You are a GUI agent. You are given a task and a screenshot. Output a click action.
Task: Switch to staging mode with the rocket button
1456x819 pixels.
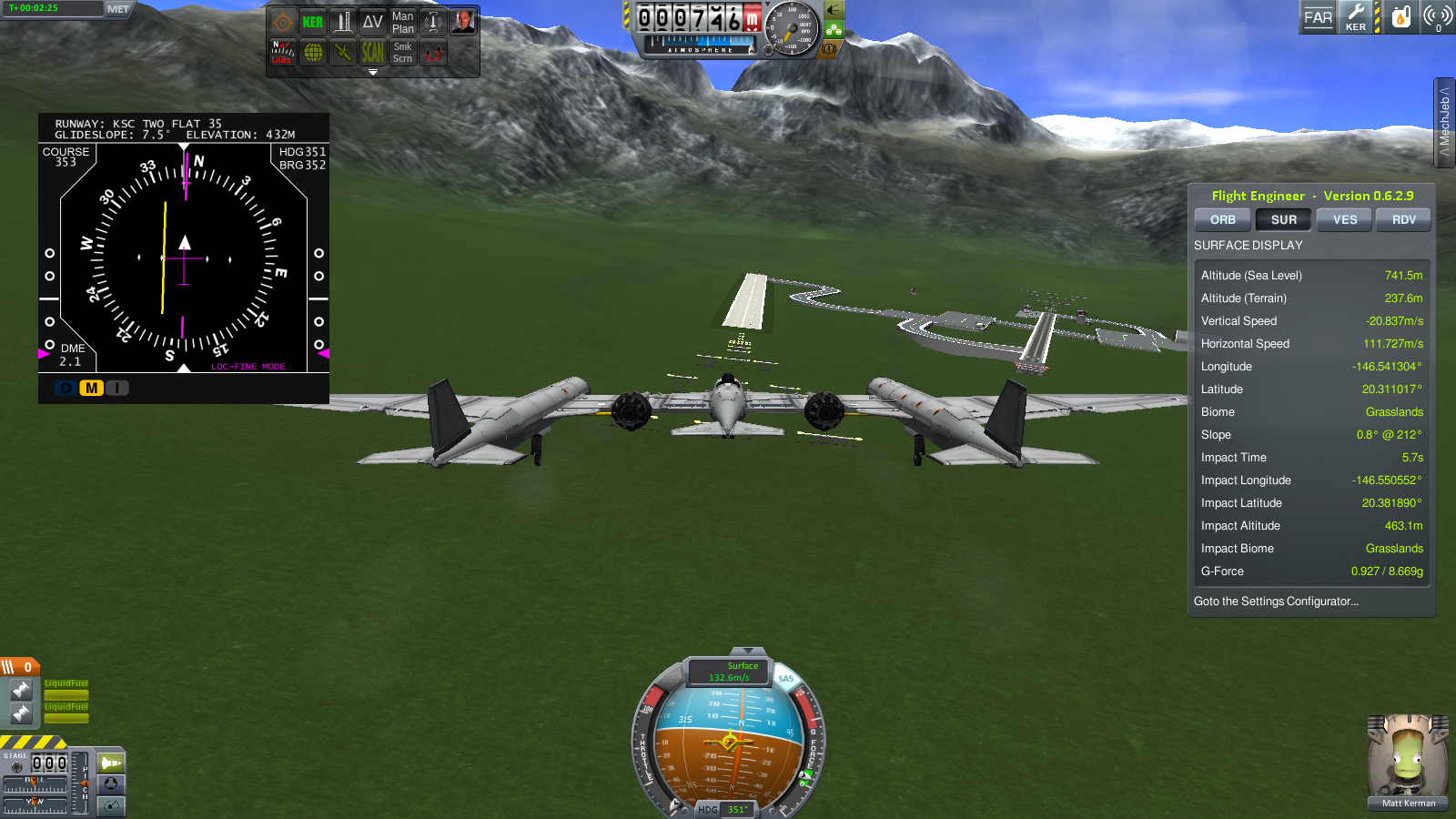coord(111,763)
